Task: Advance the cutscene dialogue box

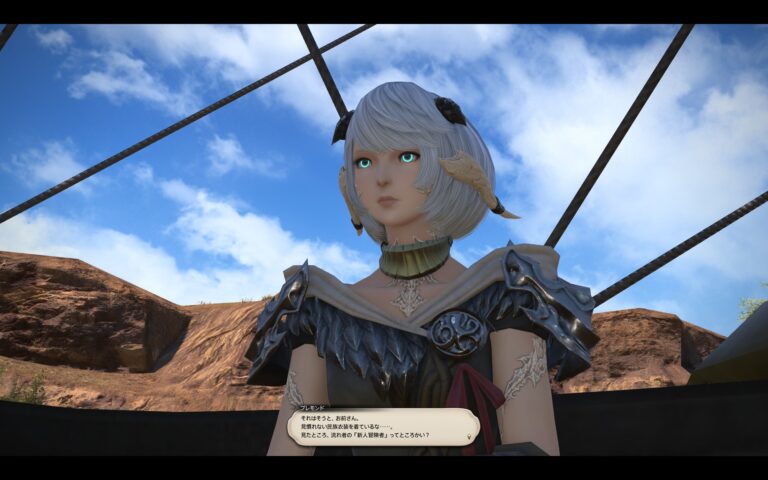Action: (384, 427)
